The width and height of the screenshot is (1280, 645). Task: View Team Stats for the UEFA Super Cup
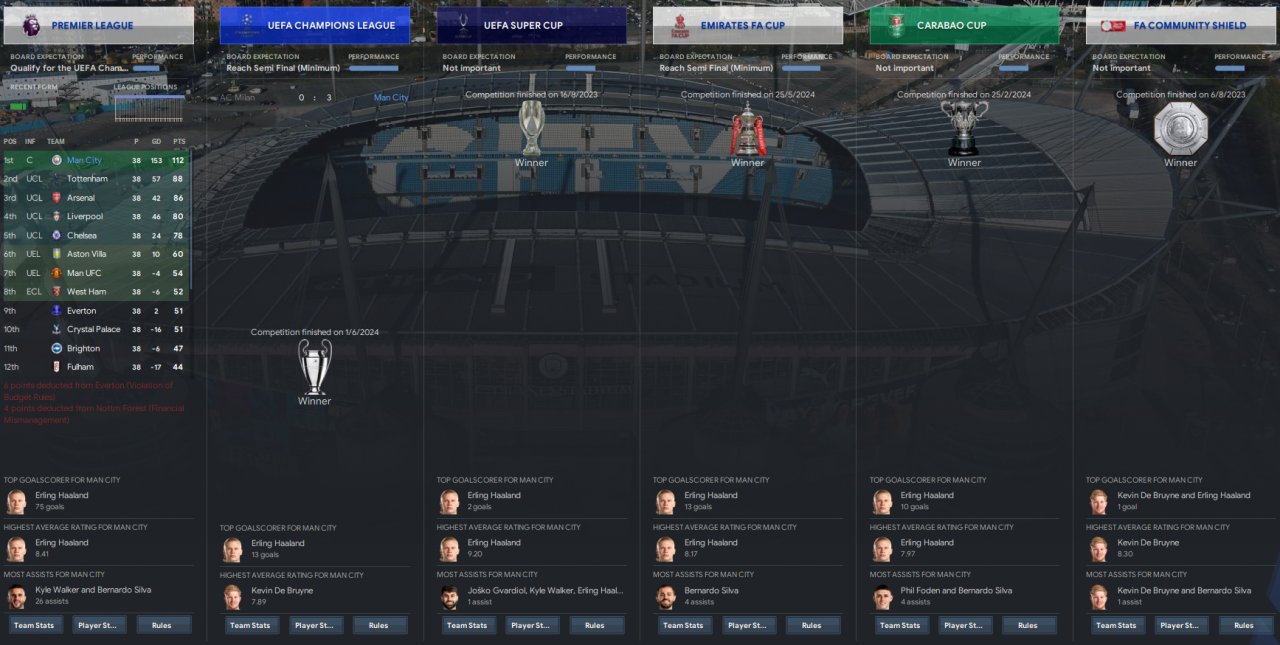tap(467, 625)
